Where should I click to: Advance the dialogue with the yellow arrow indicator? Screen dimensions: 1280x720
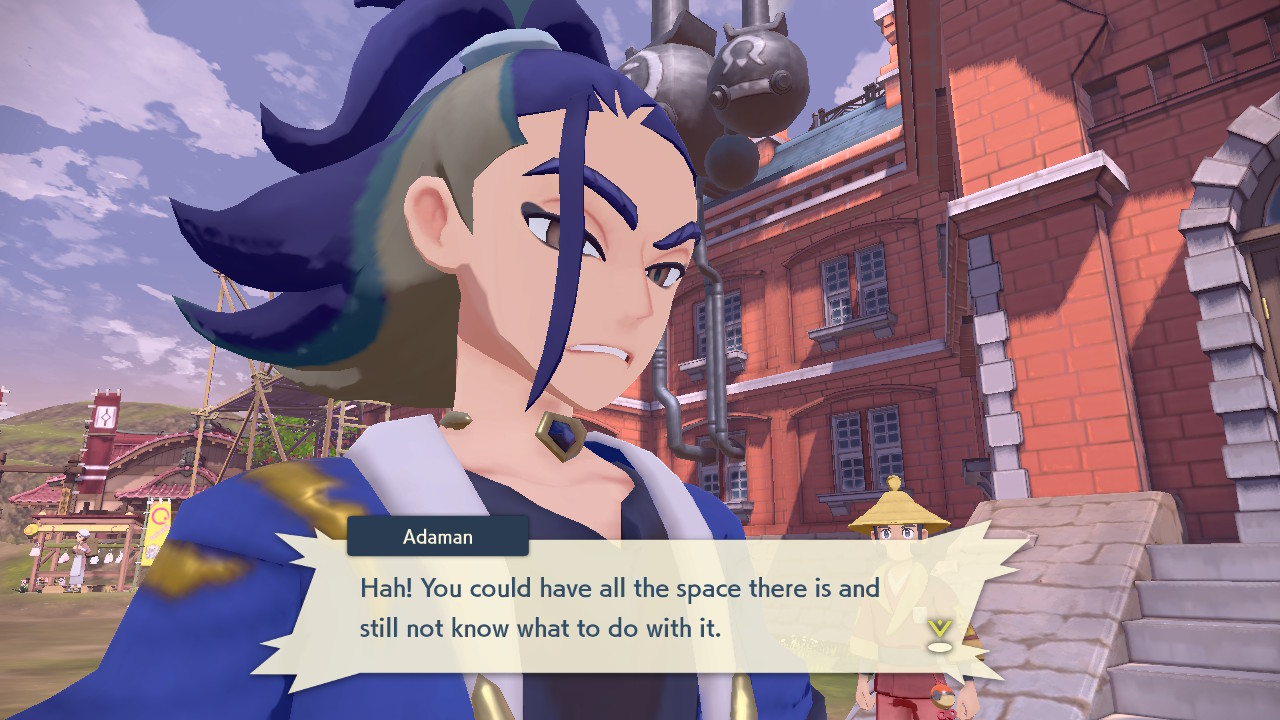938,633
